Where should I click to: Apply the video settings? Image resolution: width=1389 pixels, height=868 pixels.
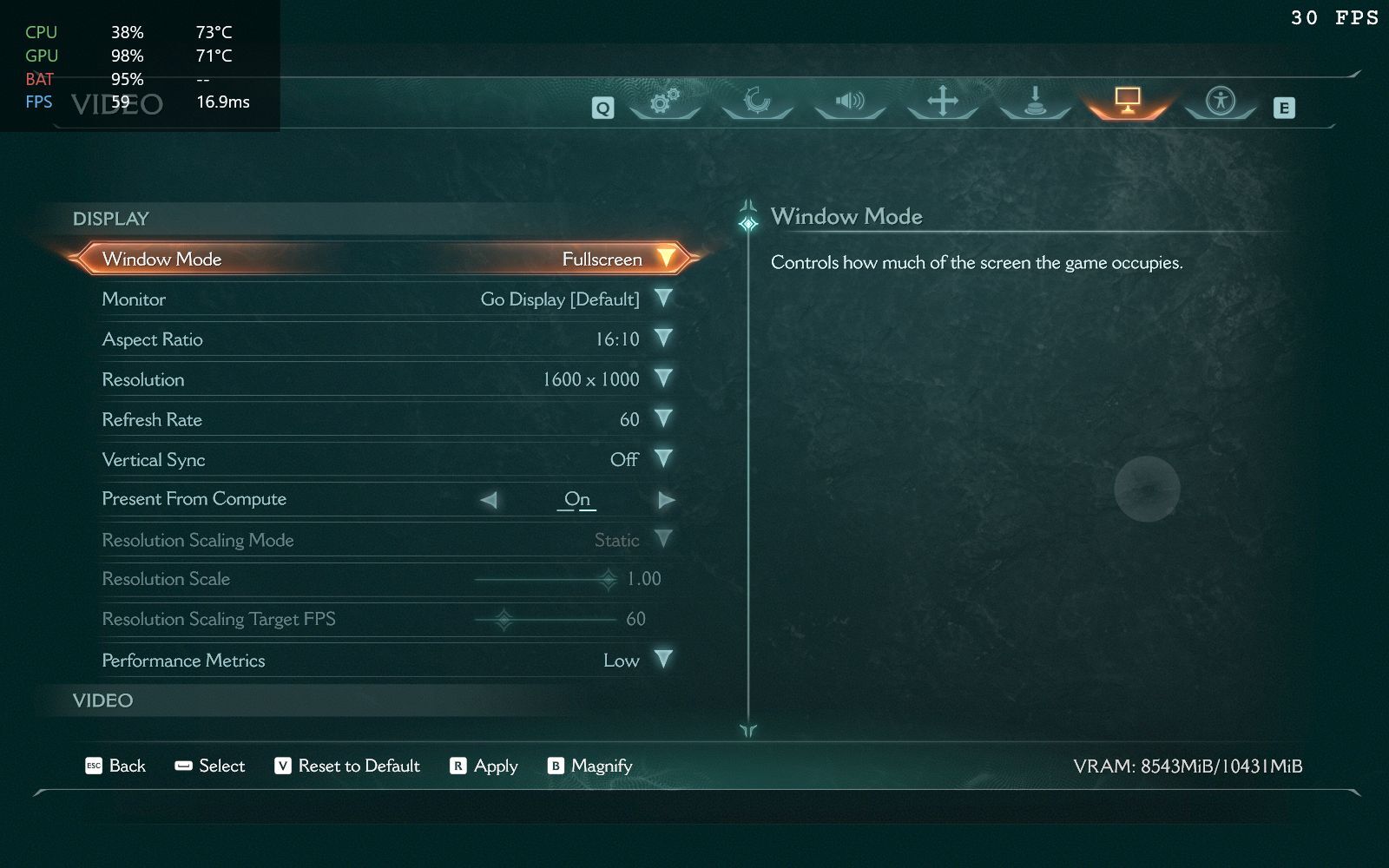coord(484,766)
